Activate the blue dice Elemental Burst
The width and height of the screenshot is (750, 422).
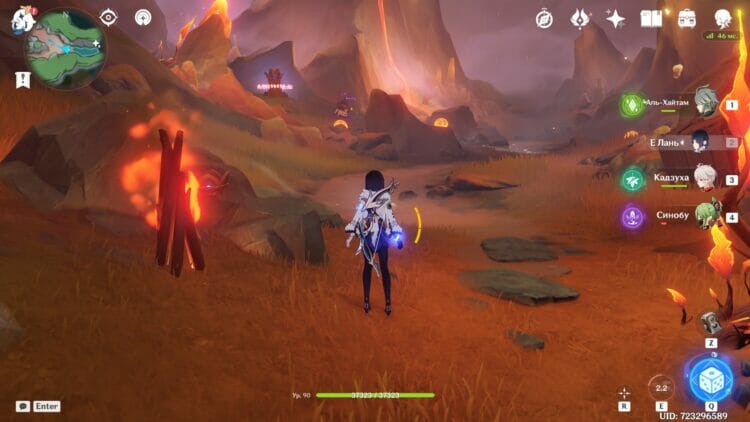click(x=711, y=379)
